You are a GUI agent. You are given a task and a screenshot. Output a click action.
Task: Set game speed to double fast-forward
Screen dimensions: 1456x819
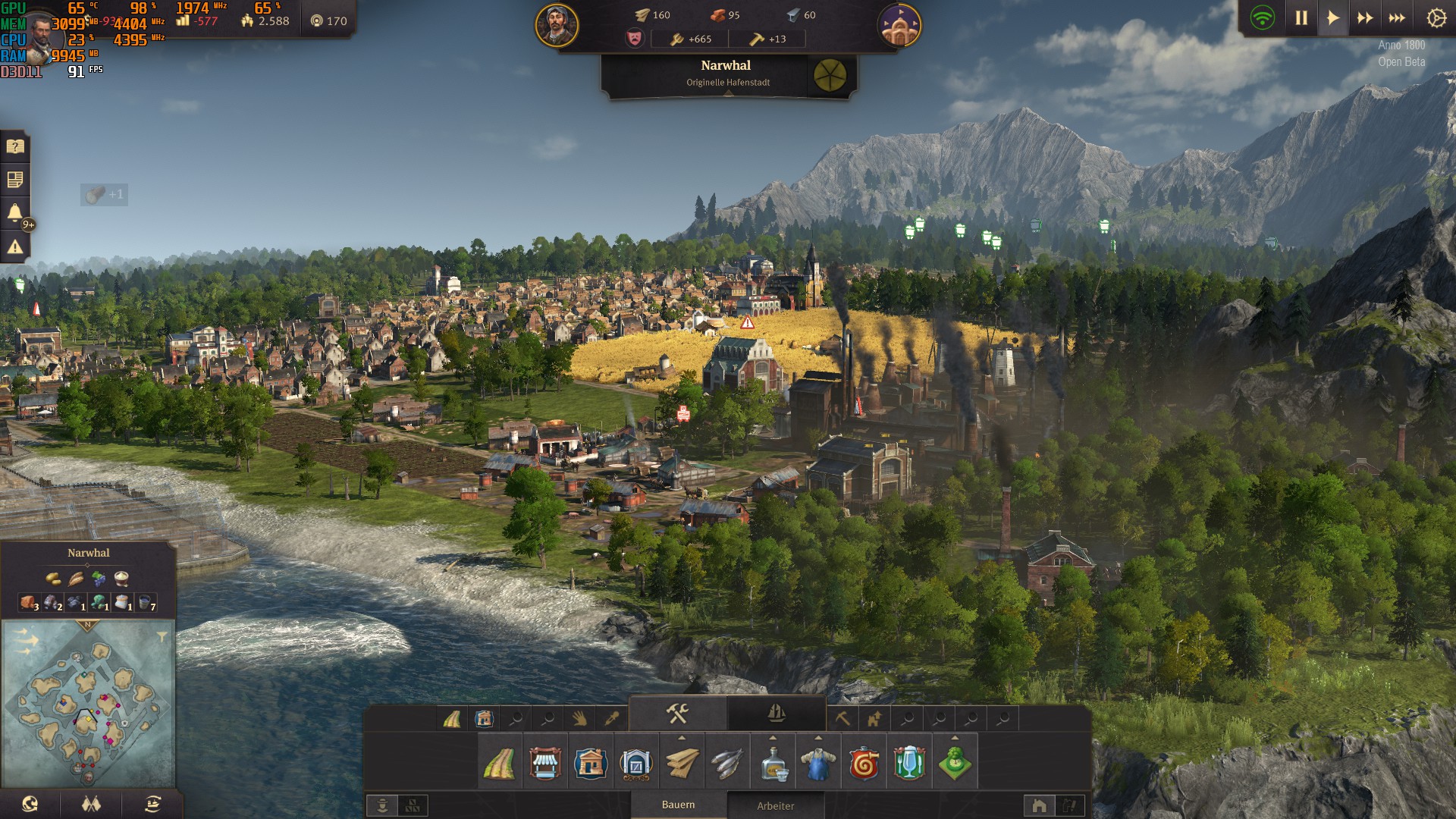(1365, 18)
